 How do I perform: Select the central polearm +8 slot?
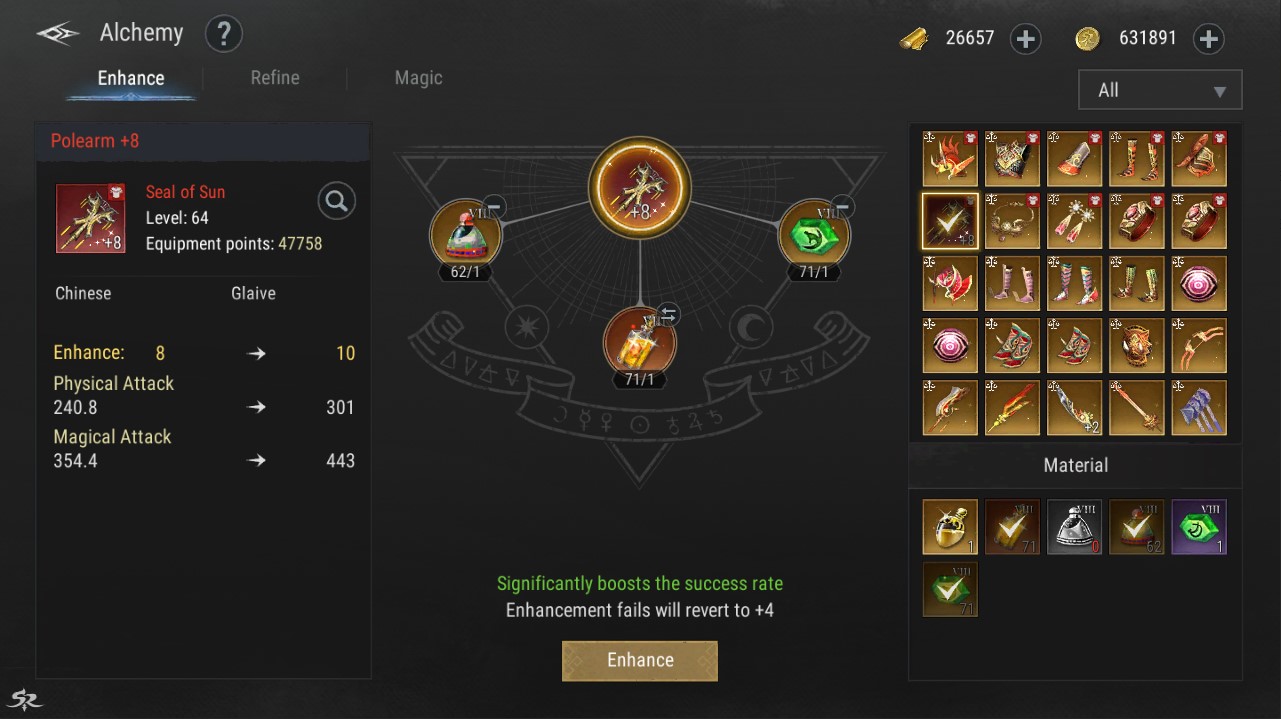coord(640,188)
